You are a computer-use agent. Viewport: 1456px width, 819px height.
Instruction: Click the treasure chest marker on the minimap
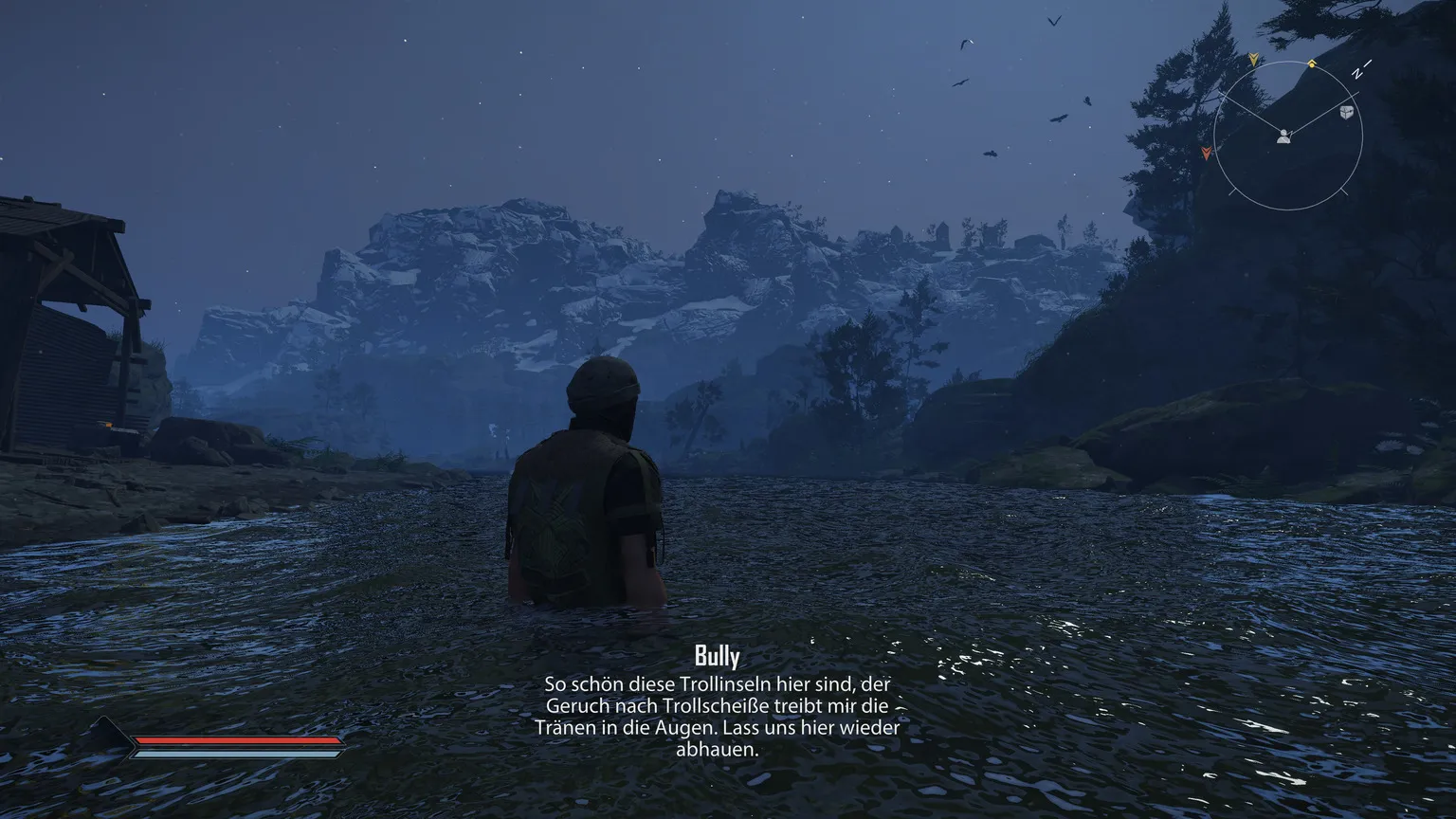(1346, 113)
